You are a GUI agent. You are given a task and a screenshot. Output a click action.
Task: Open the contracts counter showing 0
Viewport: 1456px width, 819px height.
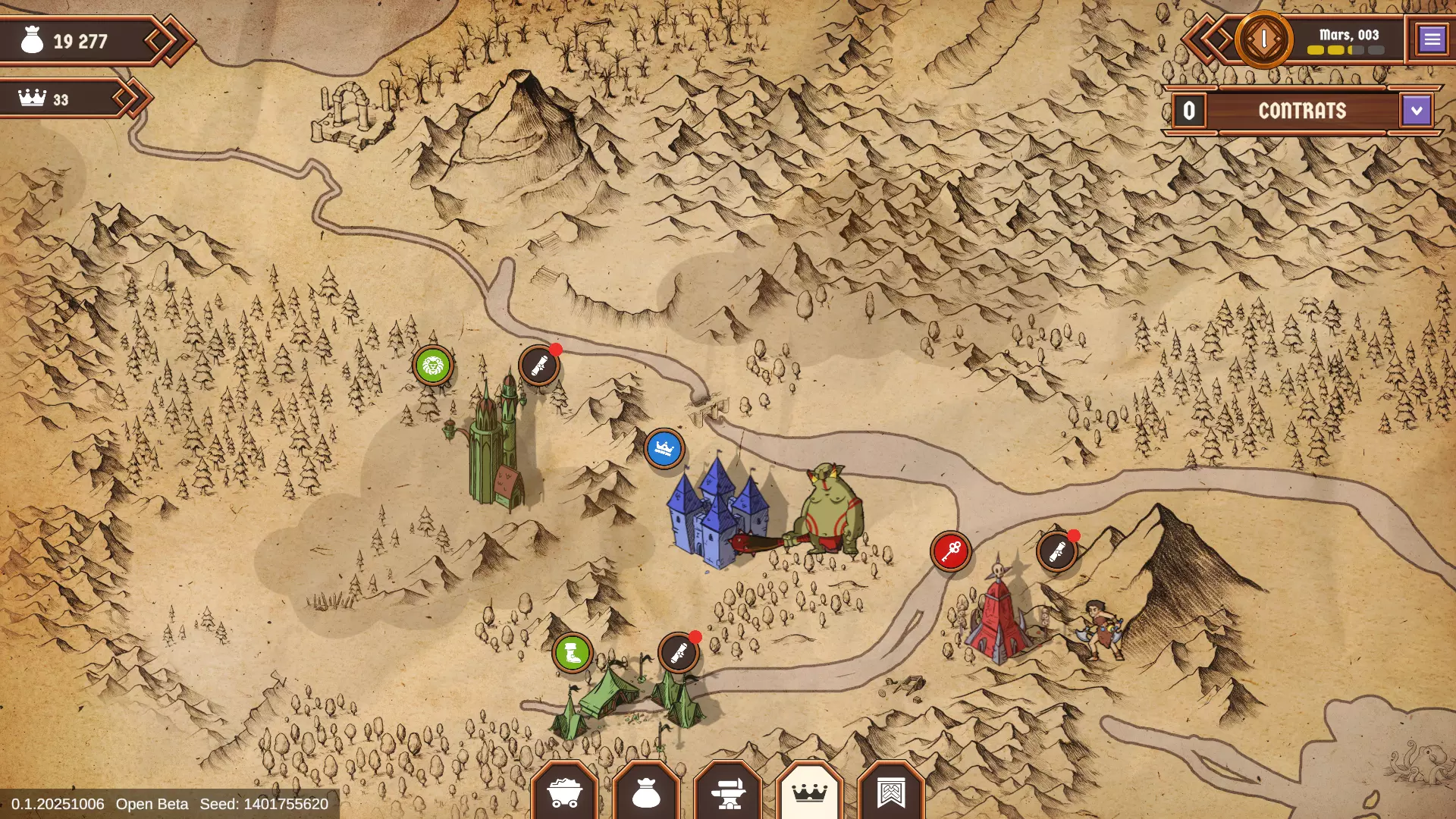pos(1189,111)
